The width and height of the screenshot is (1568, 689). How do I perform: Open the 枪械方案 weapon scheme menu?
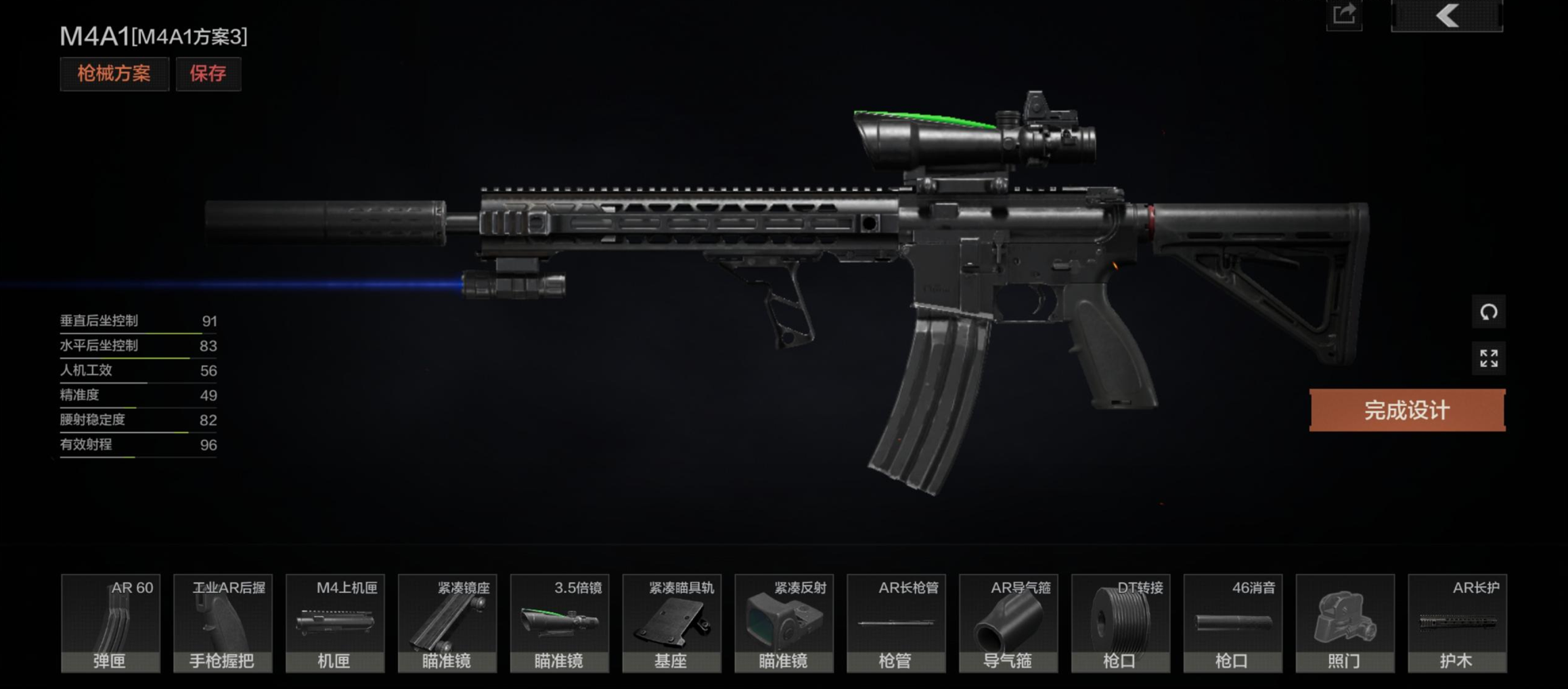click(x=114, y=74)
